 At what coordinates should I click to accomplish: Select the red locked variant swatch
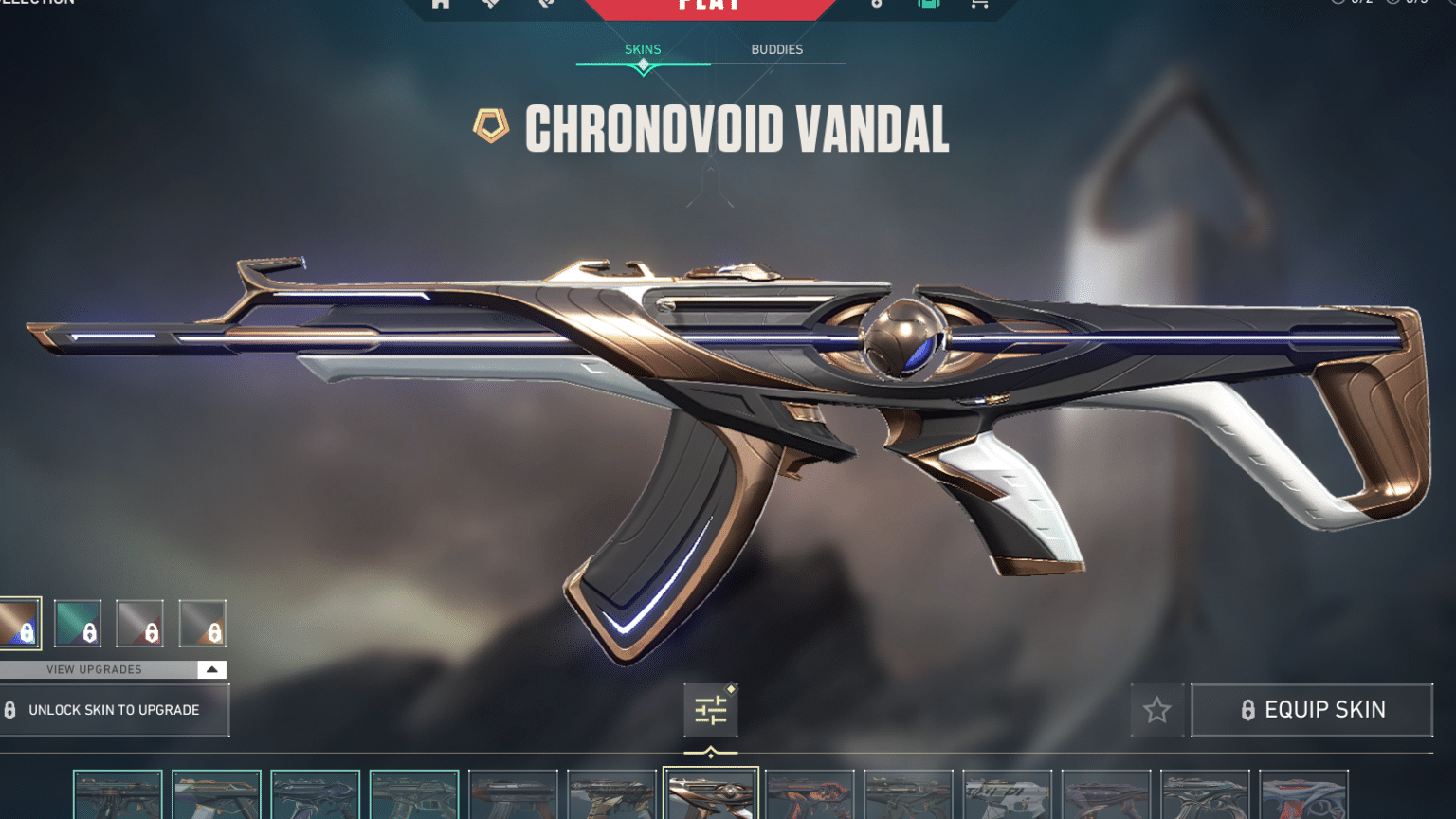[141, 624]
